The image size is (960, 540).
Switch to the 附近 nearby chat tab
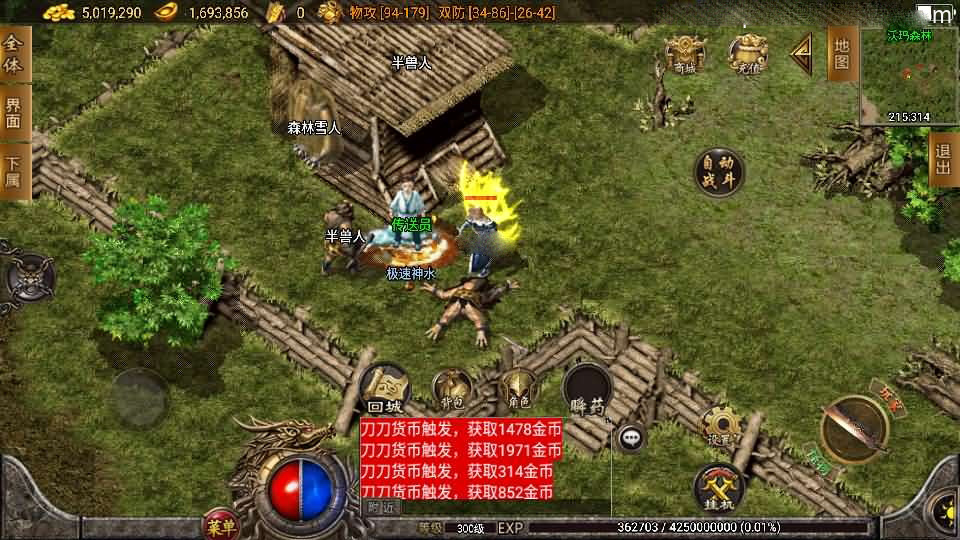382,508
